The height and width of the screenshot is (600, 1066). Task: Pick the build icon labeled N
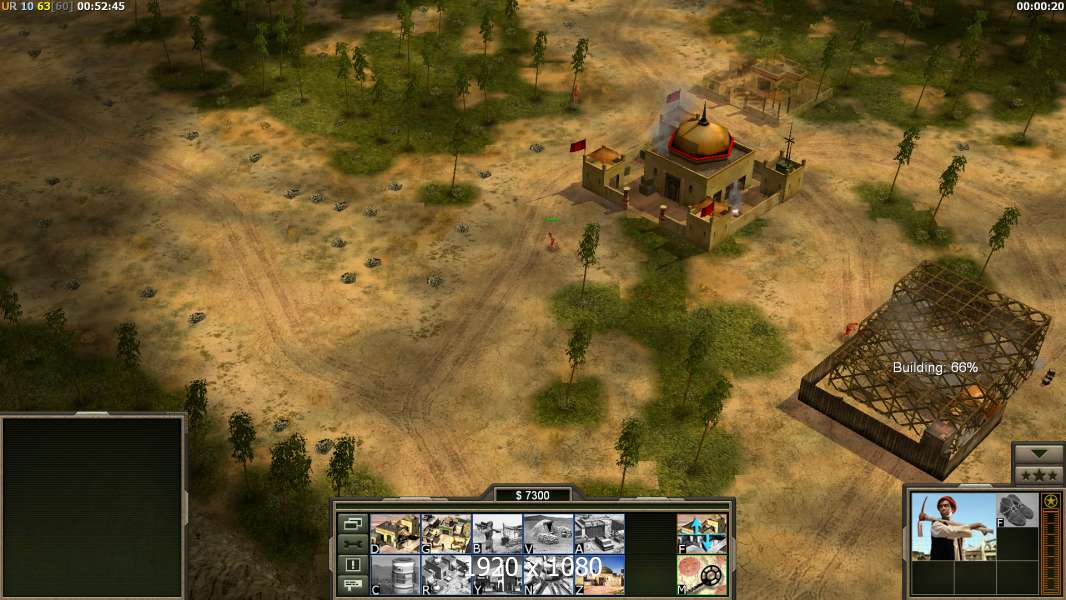[548, 575]
